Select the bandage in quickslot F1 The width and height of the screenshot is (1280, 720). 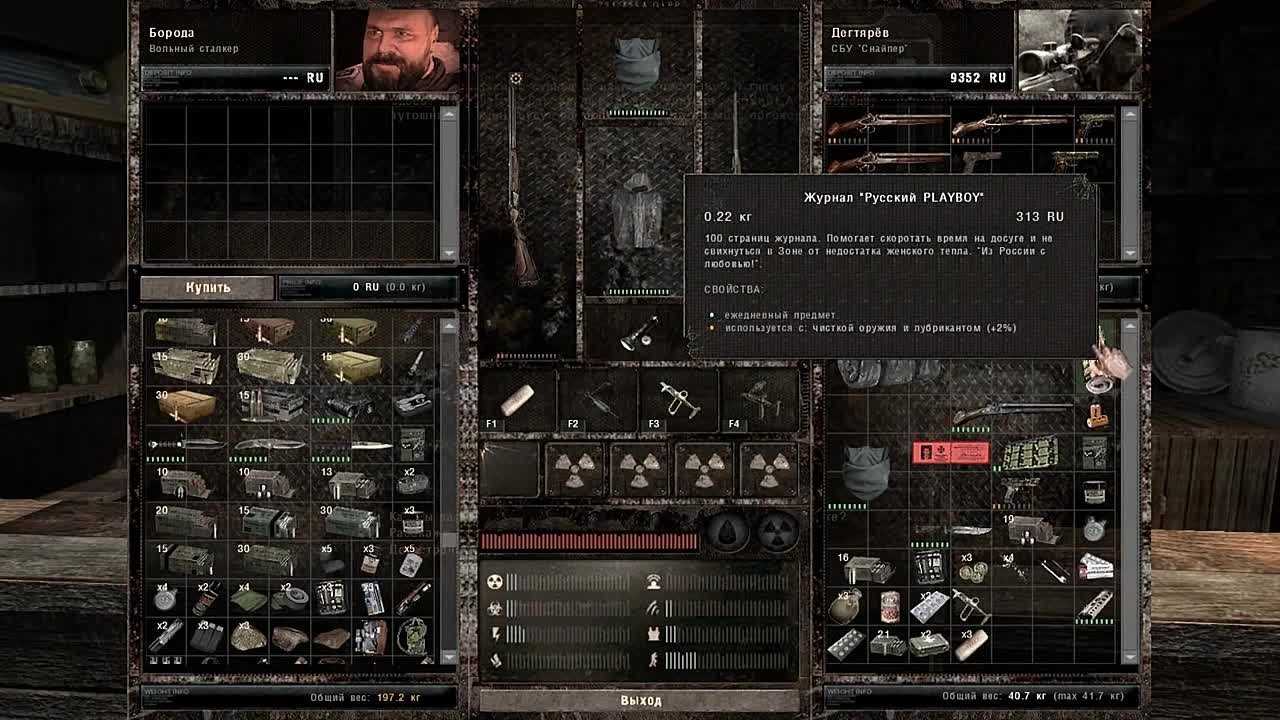click(x=515, y=400)
